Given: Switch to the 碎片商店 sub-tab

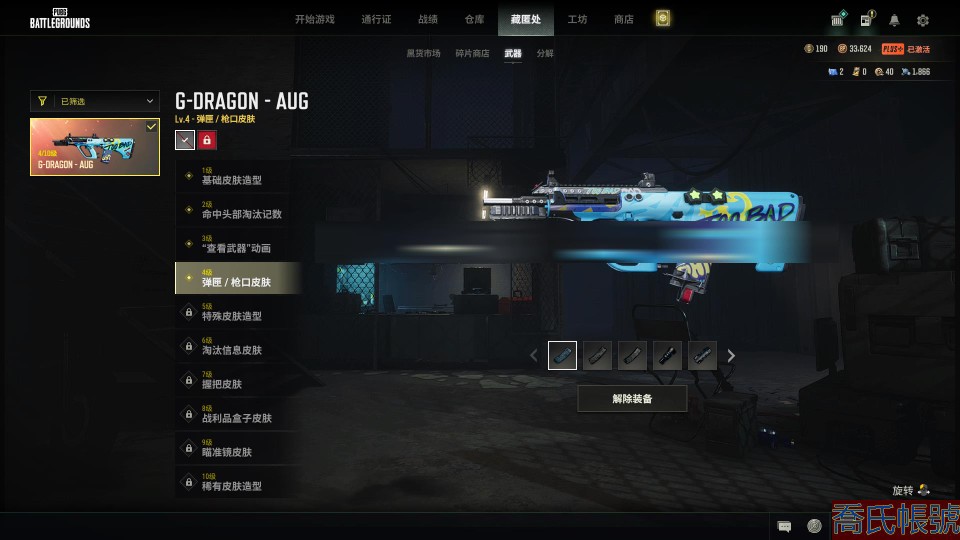Looking at the screenshot, I should click(x=472, y=53).
